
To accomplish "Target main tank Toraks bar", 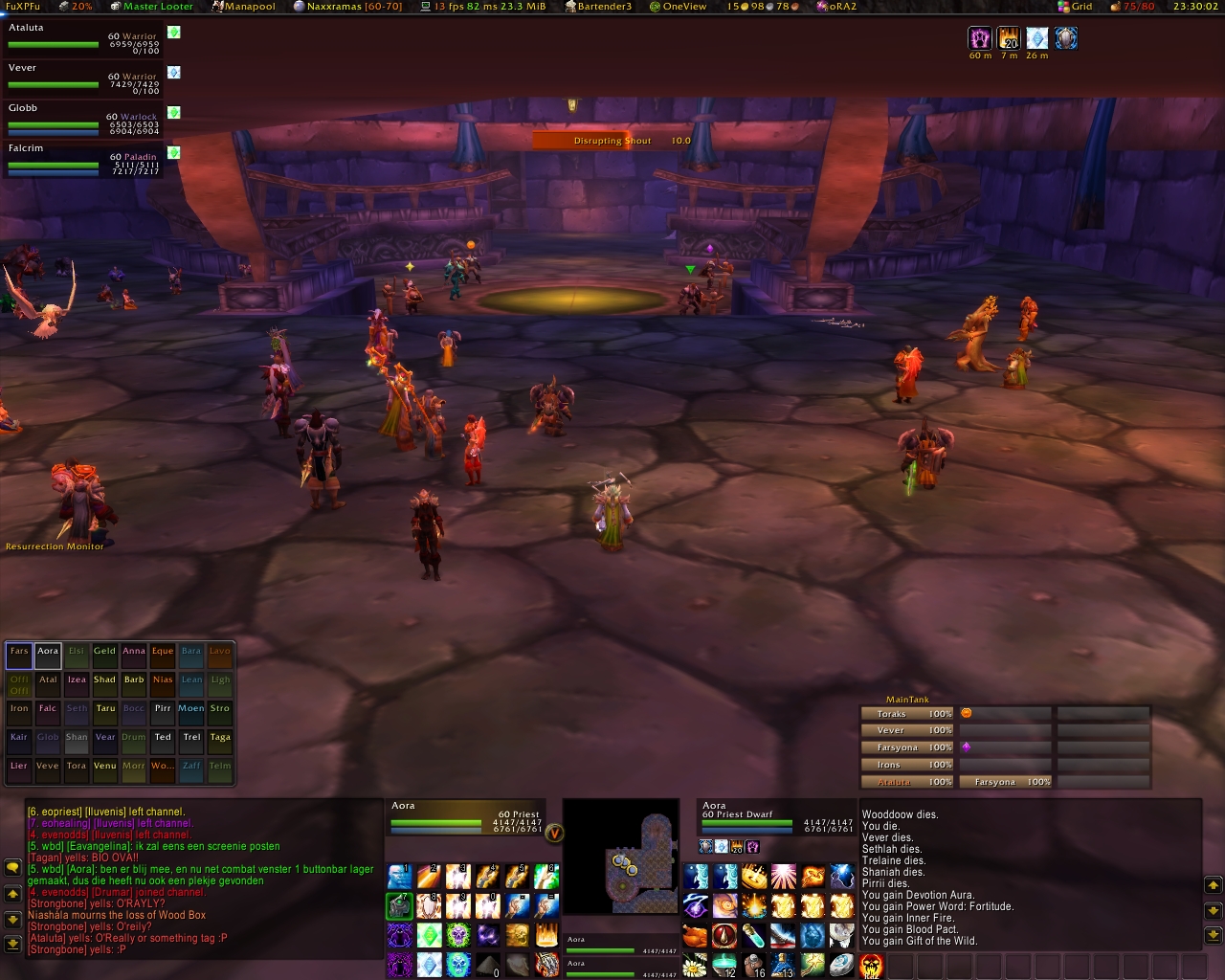I will [907, 714].
